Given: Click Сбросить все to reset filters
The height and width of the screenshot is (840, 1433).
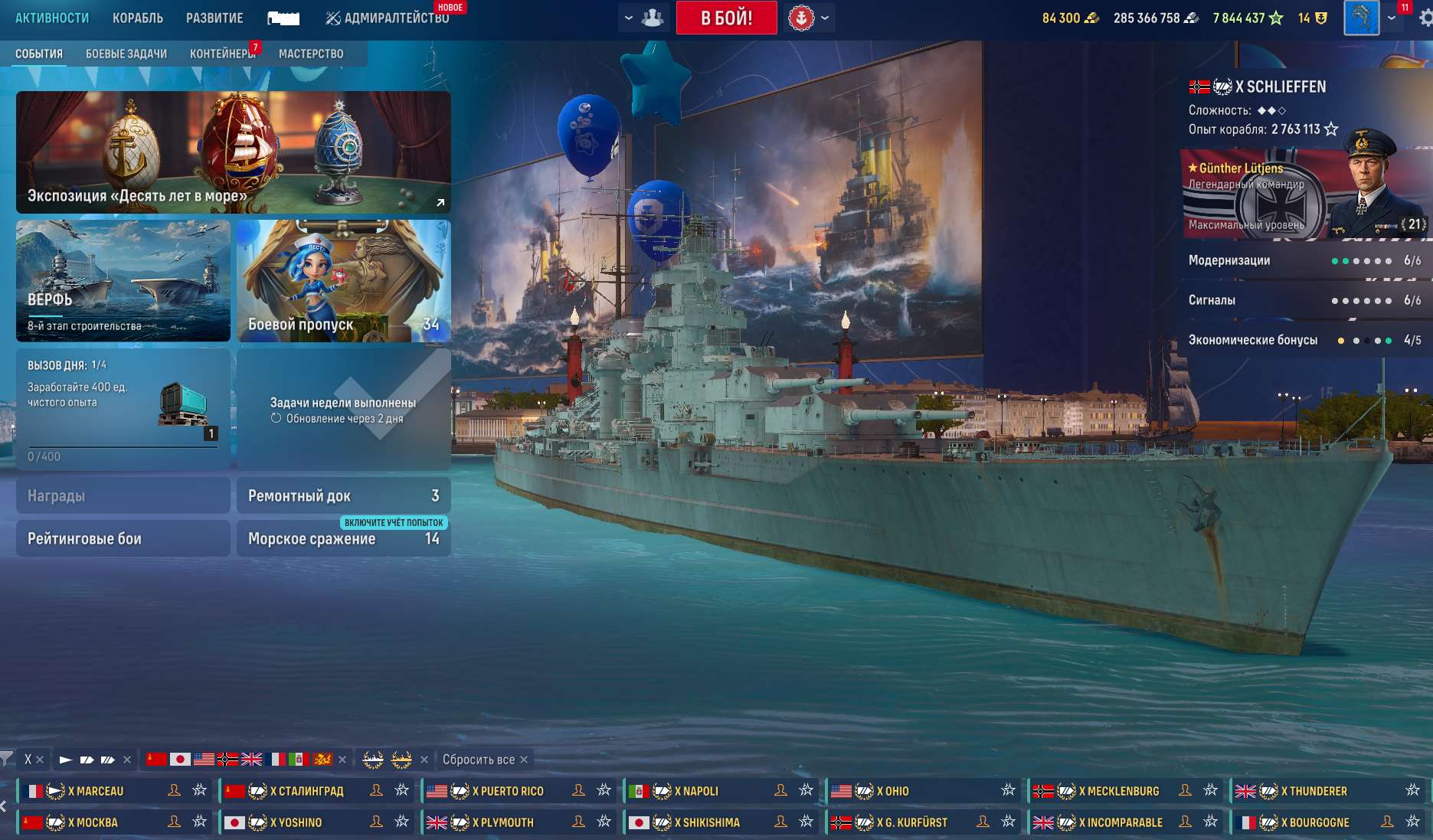Looking at the screenshot, I should [x=478, y=760].
